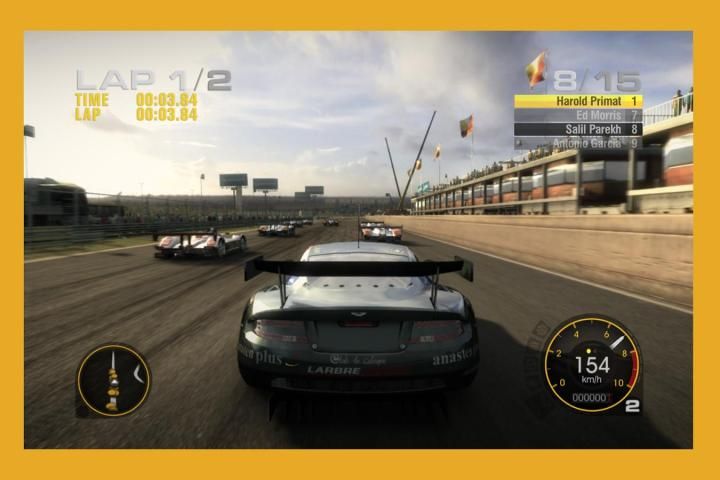The height and width of the screenshot is (480, 720).
Task: Click the Antonio Garcia standings row
Action: 578,143
